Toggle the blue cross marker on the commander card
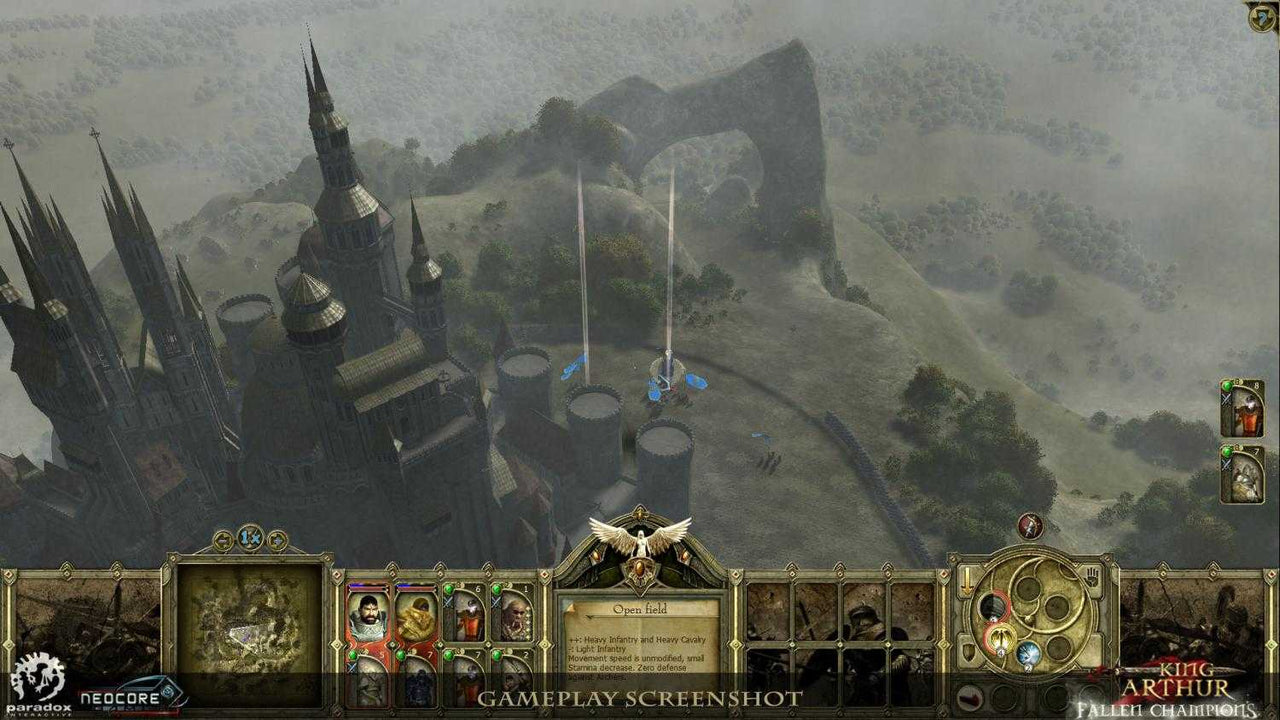The image size is (1280, 720). coord(352,668)
